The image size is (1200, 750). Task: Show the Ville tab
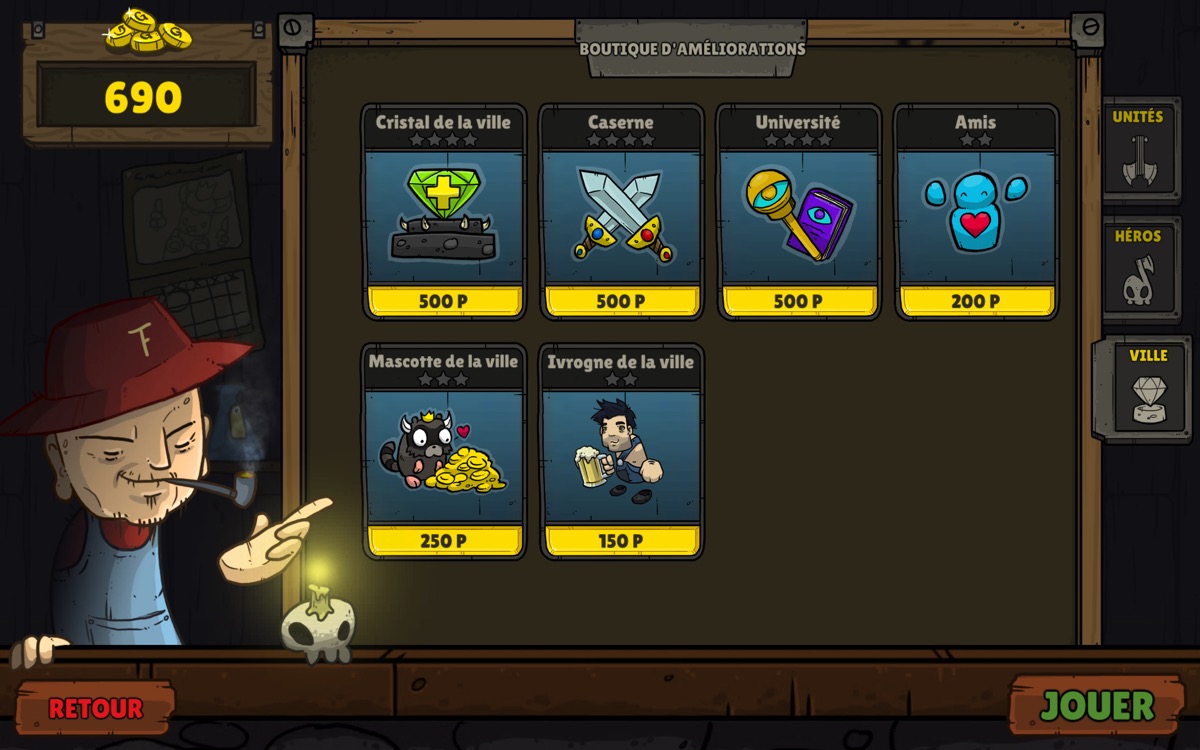(x=1146, y=388)
